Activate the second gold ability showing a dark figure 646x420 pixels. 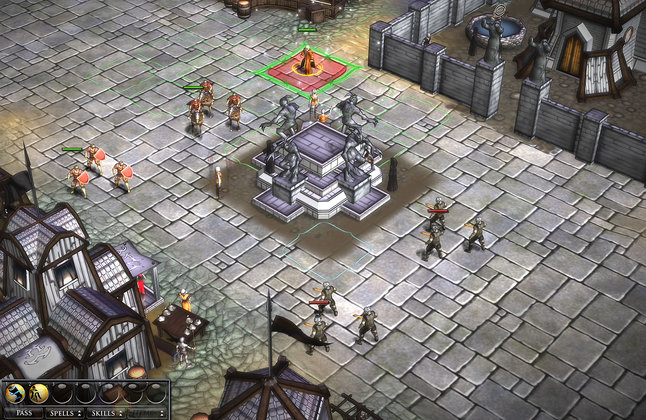[39, 393]
